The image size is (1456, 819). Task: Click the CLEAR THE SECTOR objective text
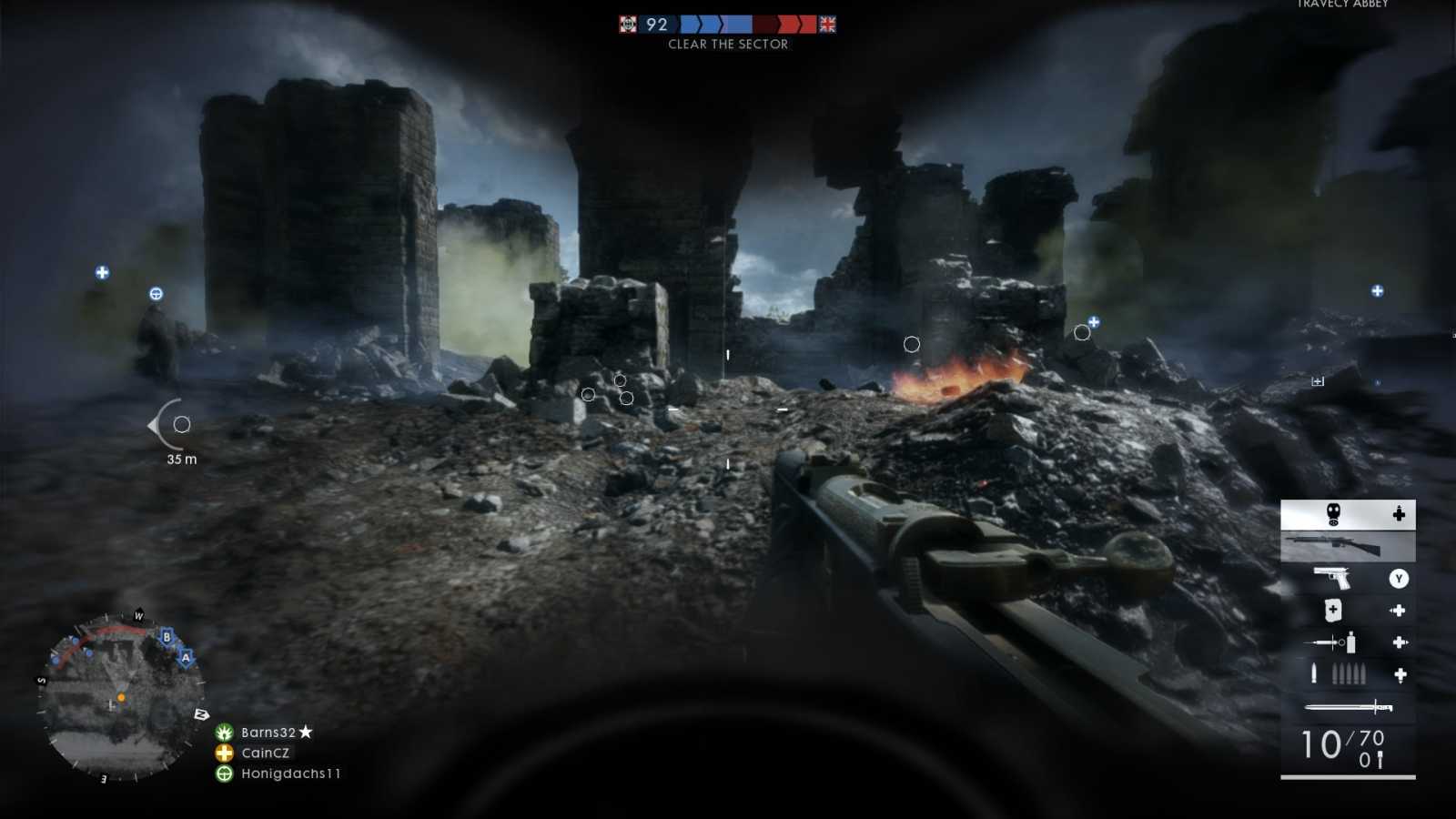727,44
